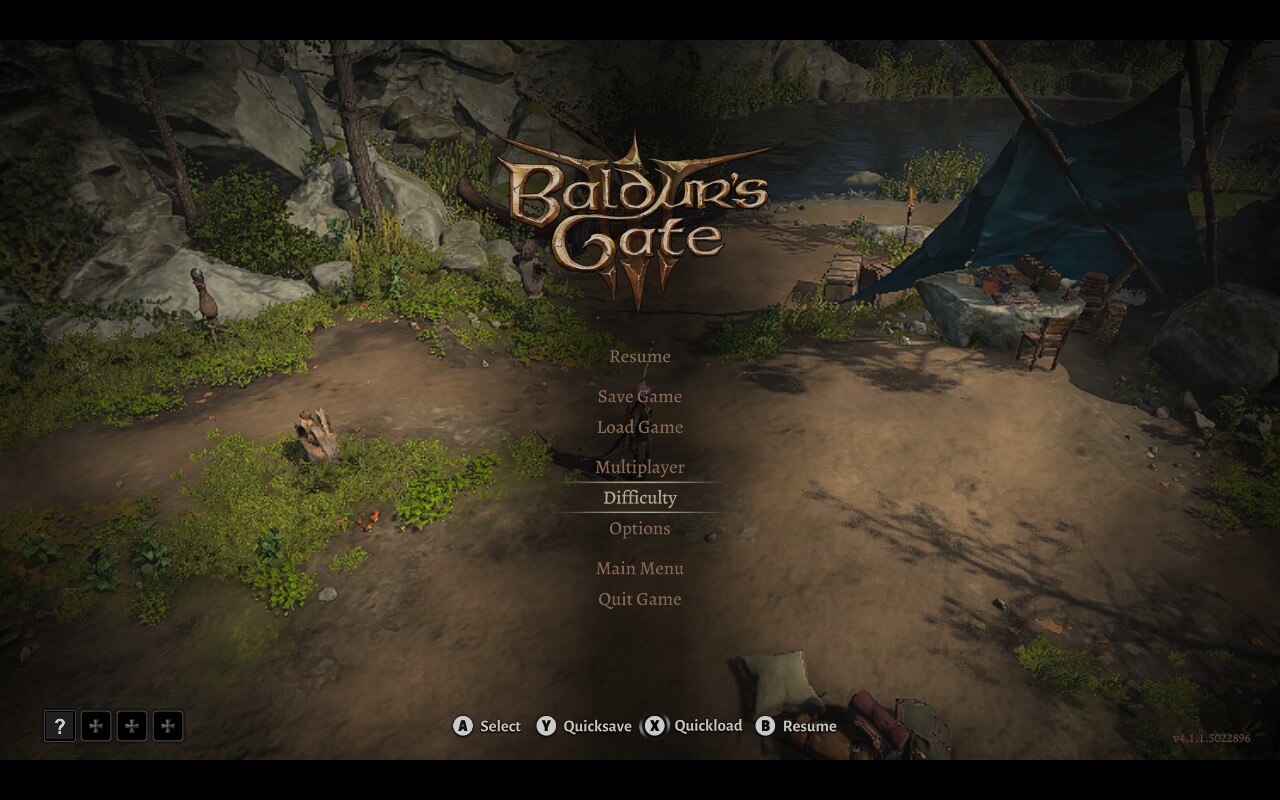Click the Quickload label text
The image size is (1280, 800).
[707, 726]
